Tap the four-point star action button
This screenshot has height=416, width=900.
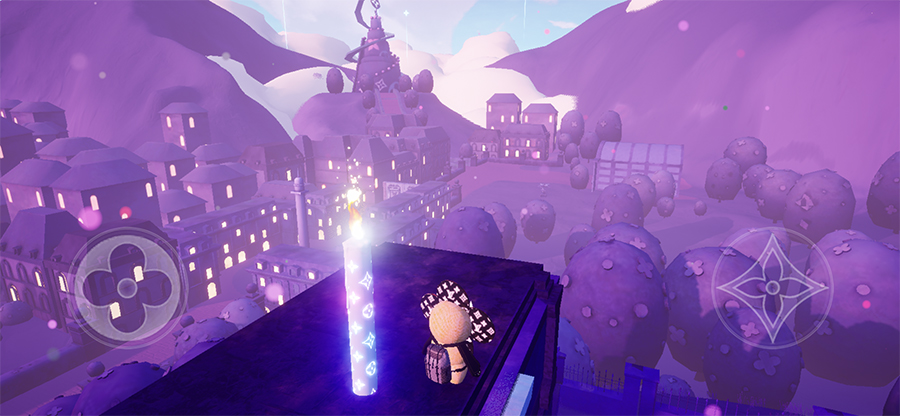click(772, 287)
